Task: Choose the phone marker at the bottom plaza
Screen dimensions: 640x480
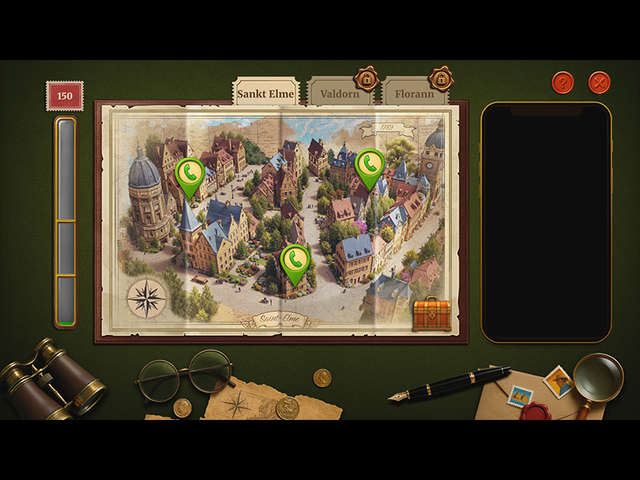Action: click(294, 262)
